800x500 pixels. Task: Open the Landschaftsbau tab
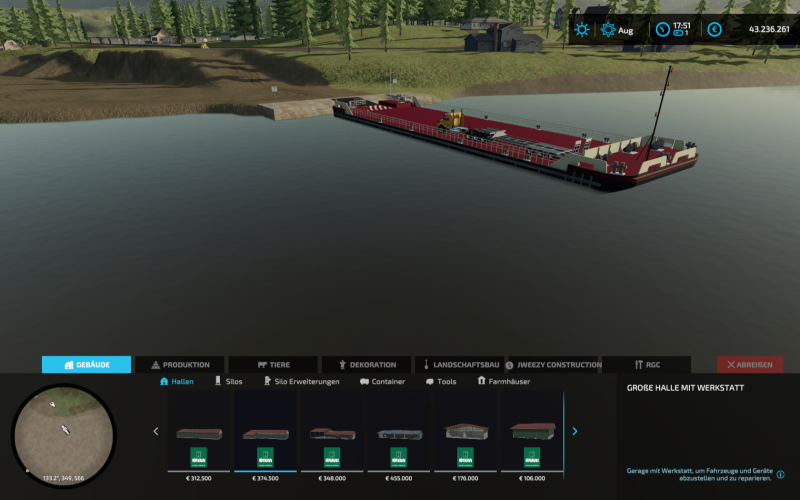[x=460, y=365]
